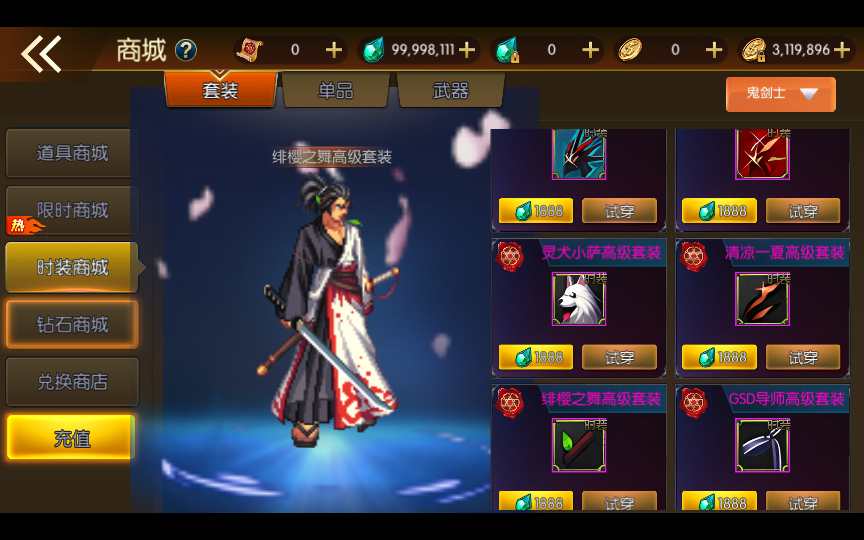Add more green diamonds with plus button

(x=466, y=50)
